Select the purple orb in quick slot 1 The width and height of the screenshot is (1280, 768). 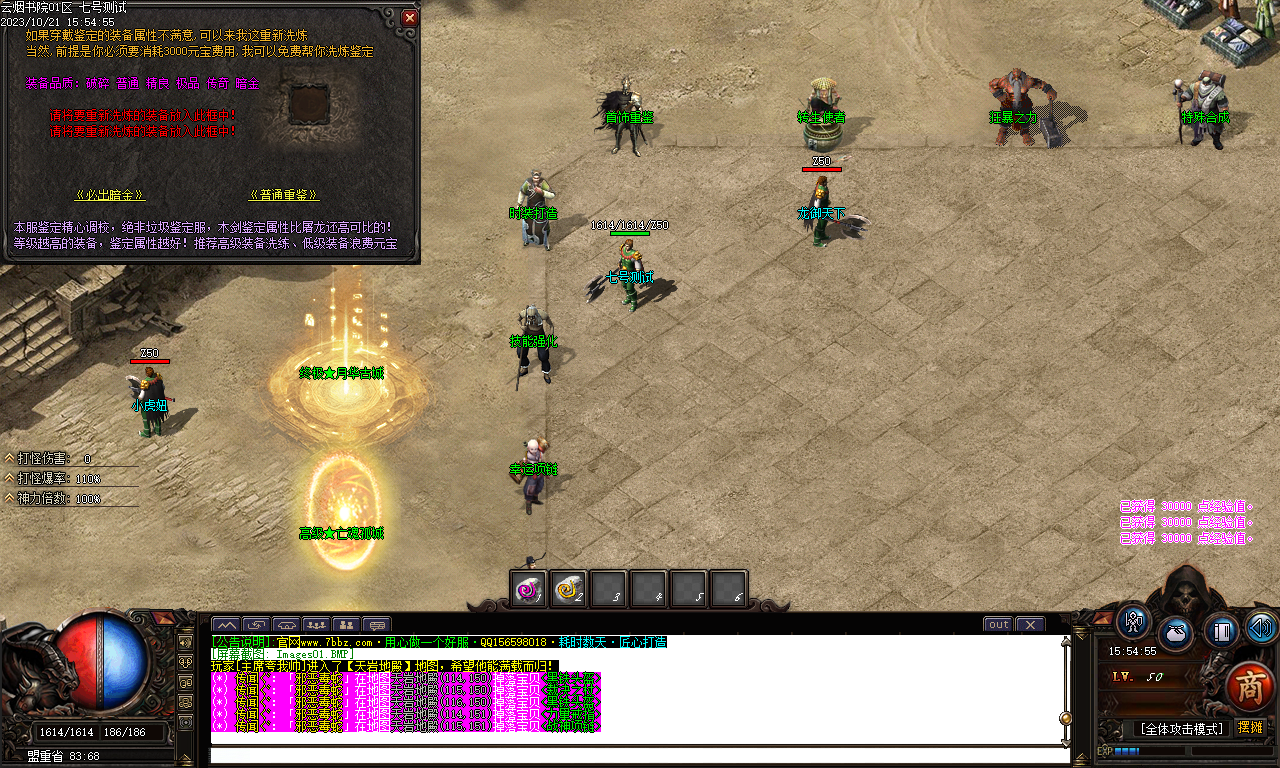pos(527,589)
